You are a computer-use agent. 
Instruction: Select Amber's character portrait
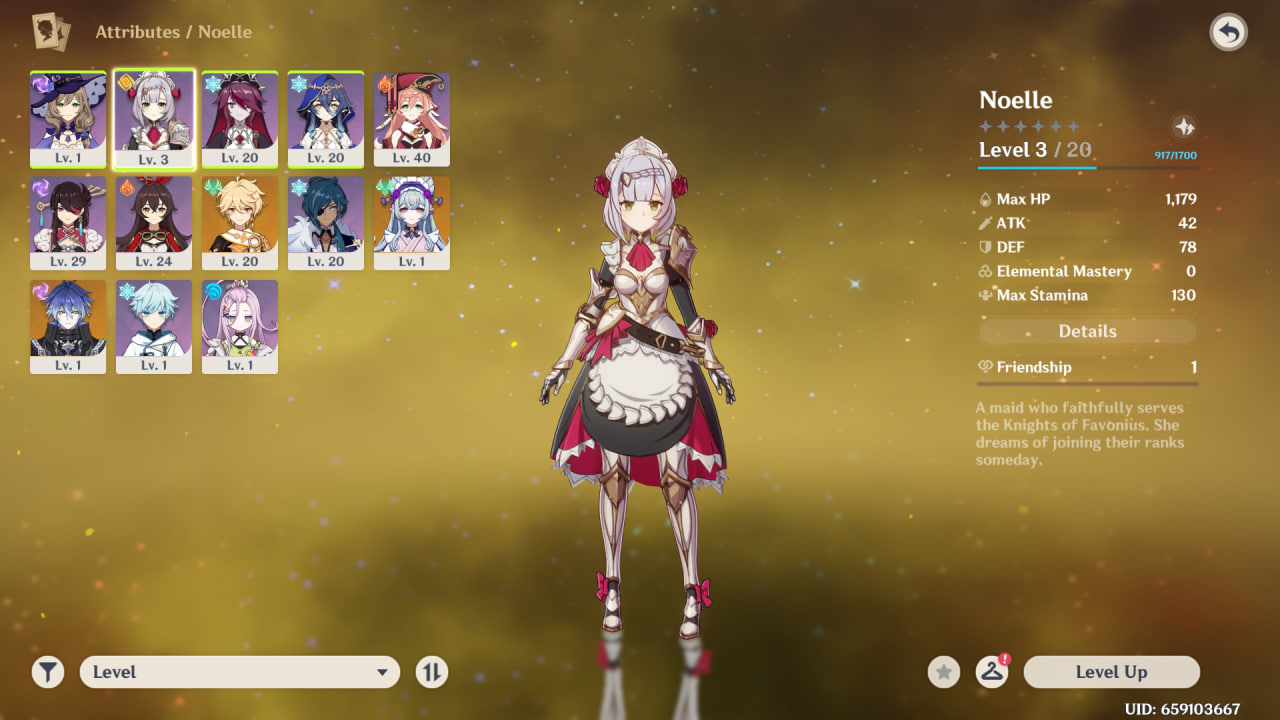[x=154, y=222]
